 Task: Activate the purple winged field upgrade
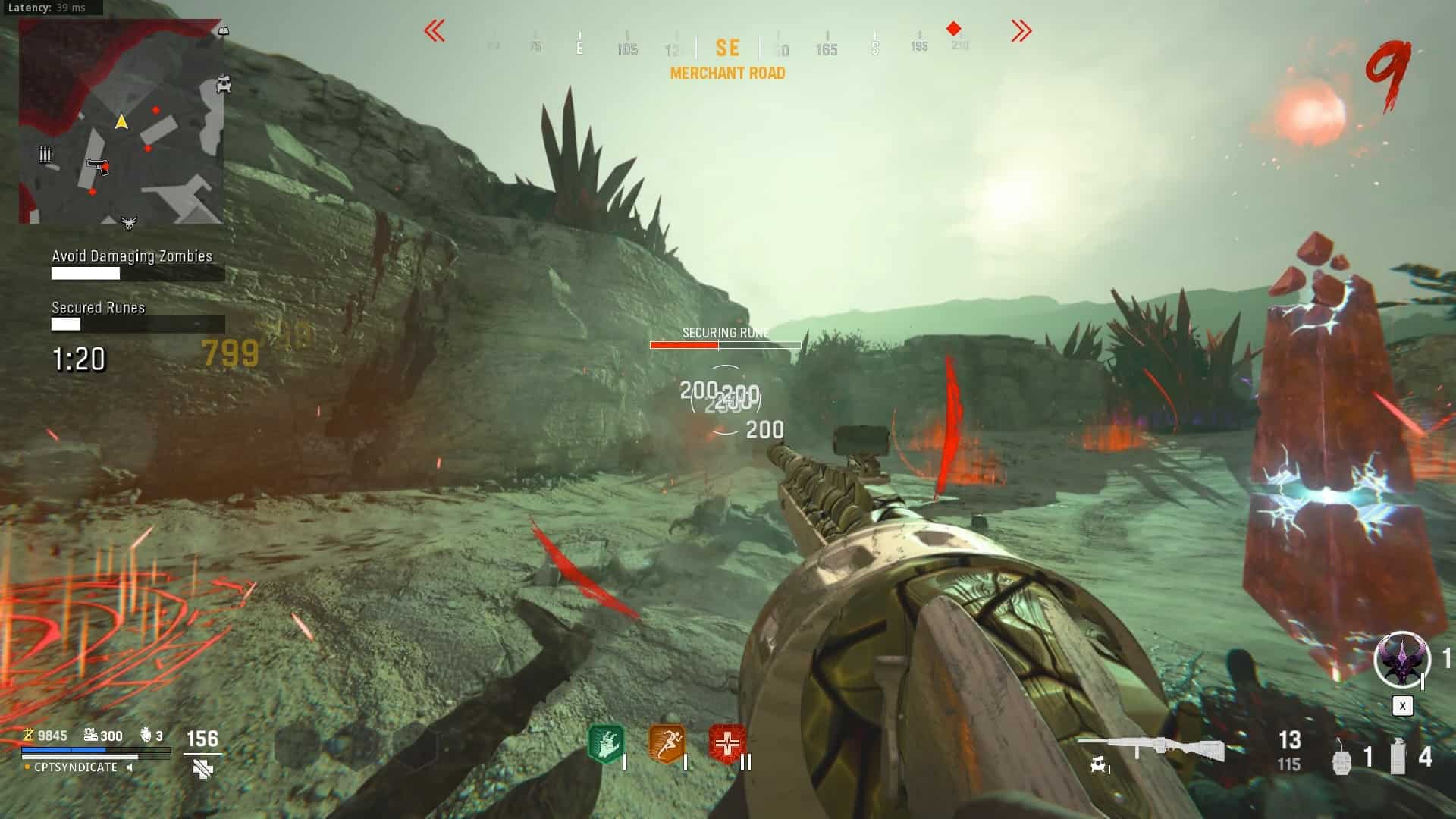click(x=1401, y=659)
